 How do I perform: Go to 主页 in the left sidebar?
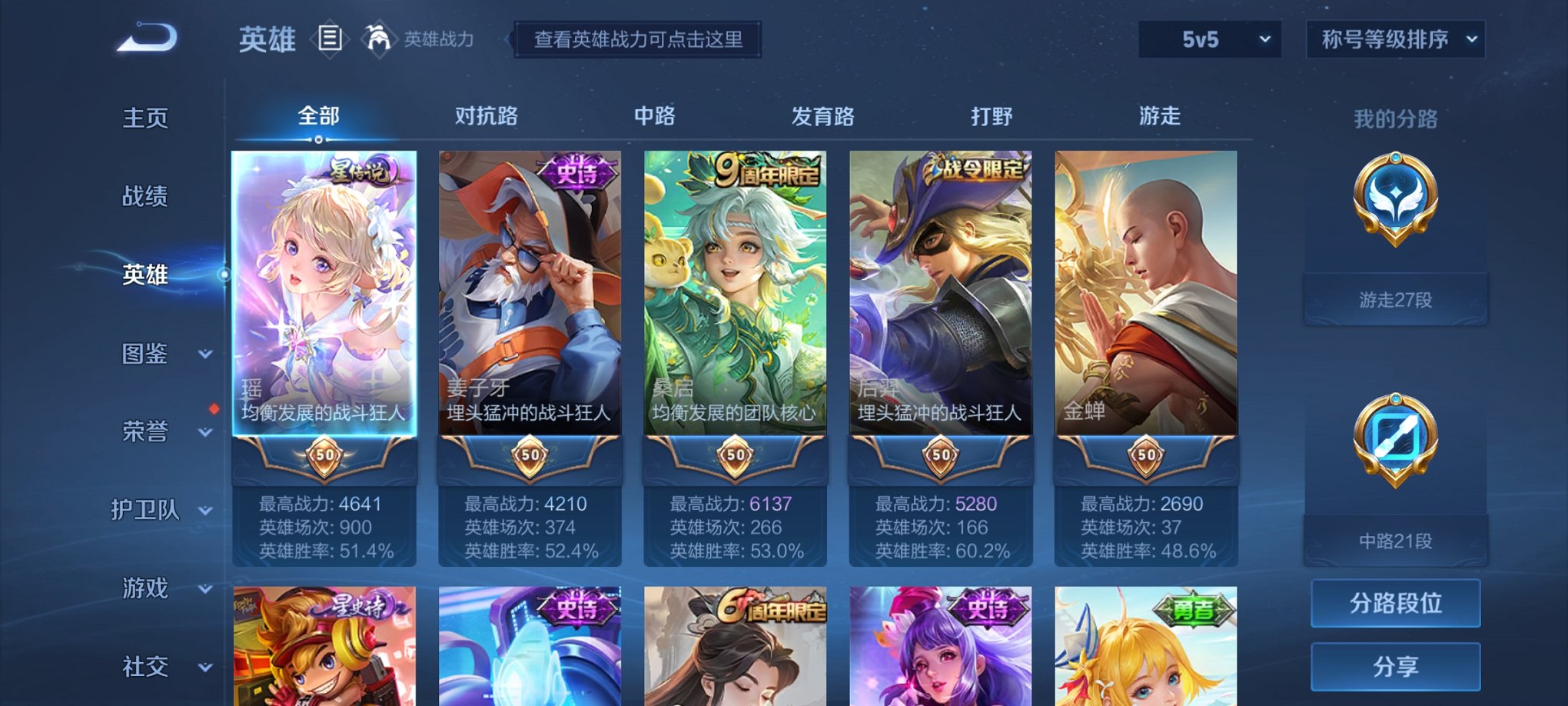click(146, 117)
